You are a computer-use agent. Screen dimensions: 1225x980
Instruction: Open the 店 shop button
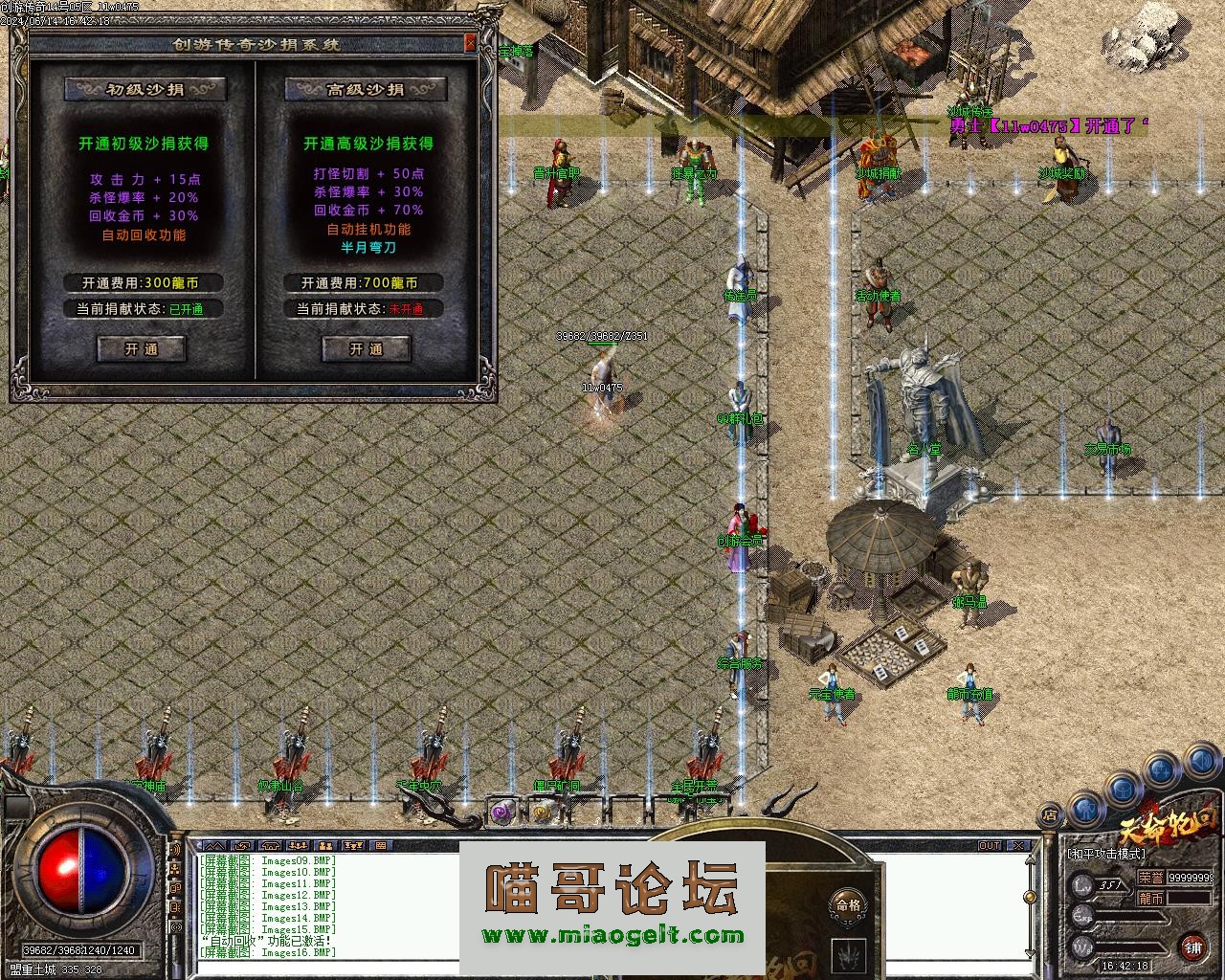(x=1050, y=815)
